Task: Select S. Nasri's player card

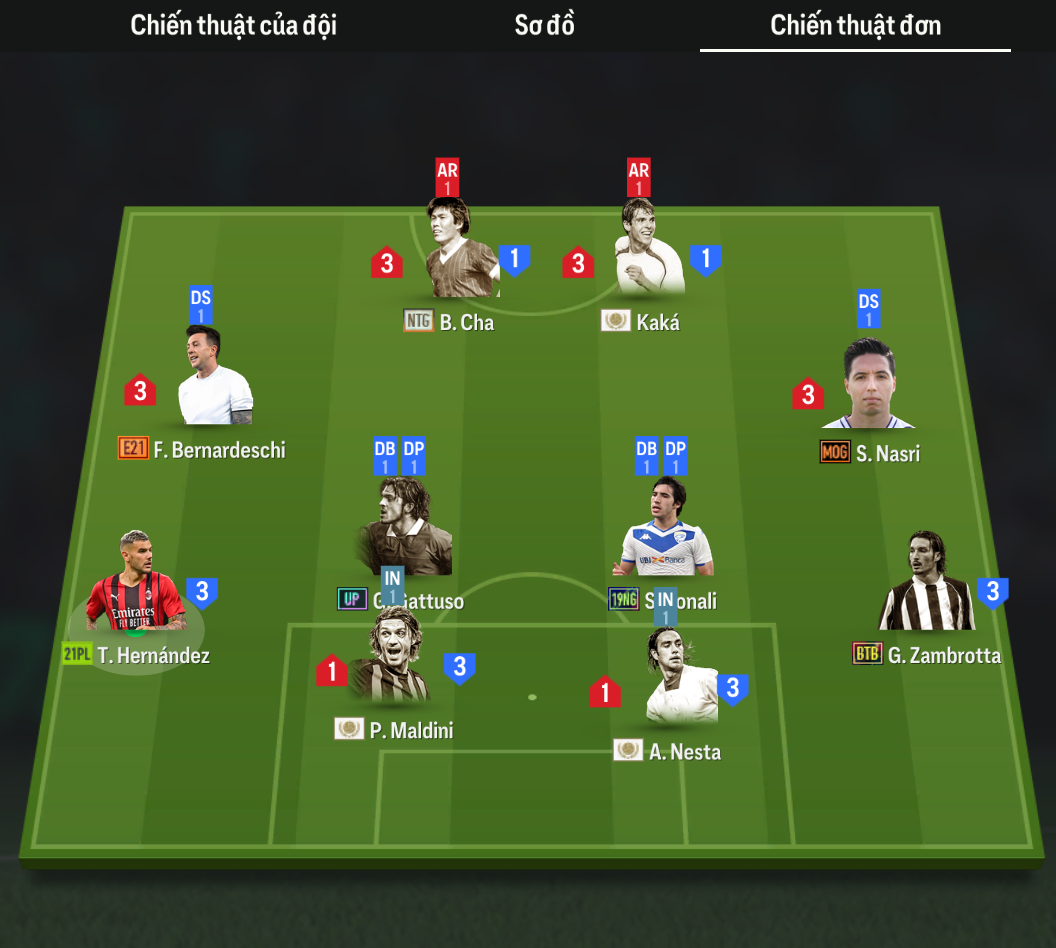Action: (866, 385)
